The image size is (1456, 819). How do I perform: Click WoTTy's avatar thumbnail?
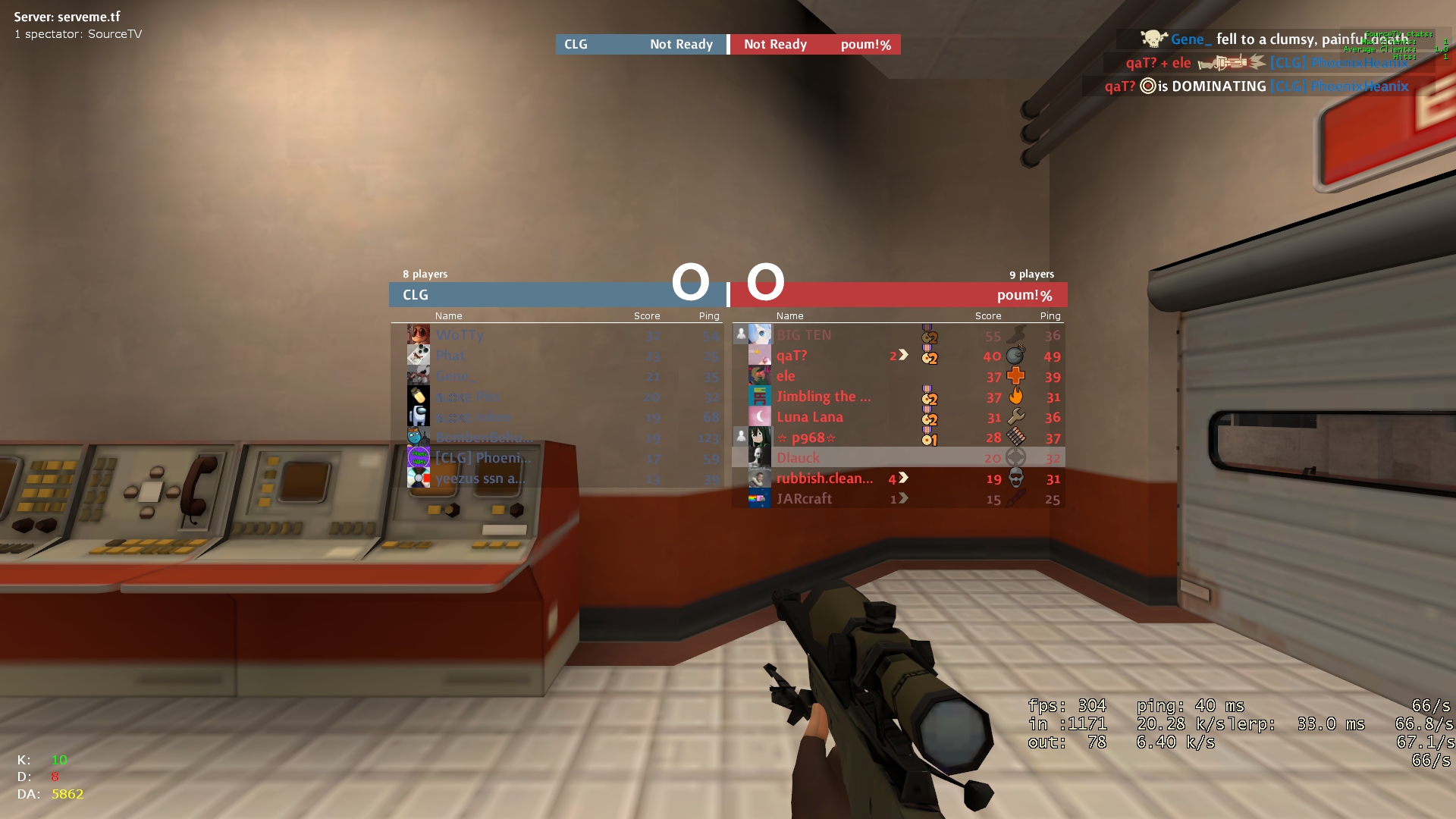point(419,334)
